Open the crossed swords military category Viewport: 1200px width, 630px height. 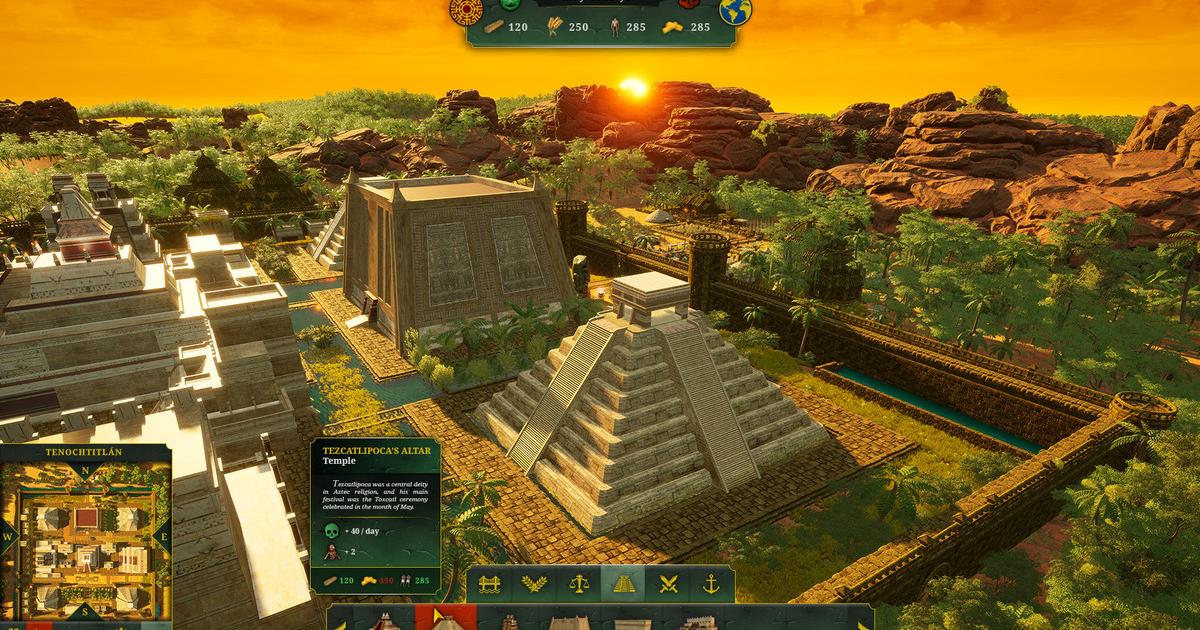point(669,584)
